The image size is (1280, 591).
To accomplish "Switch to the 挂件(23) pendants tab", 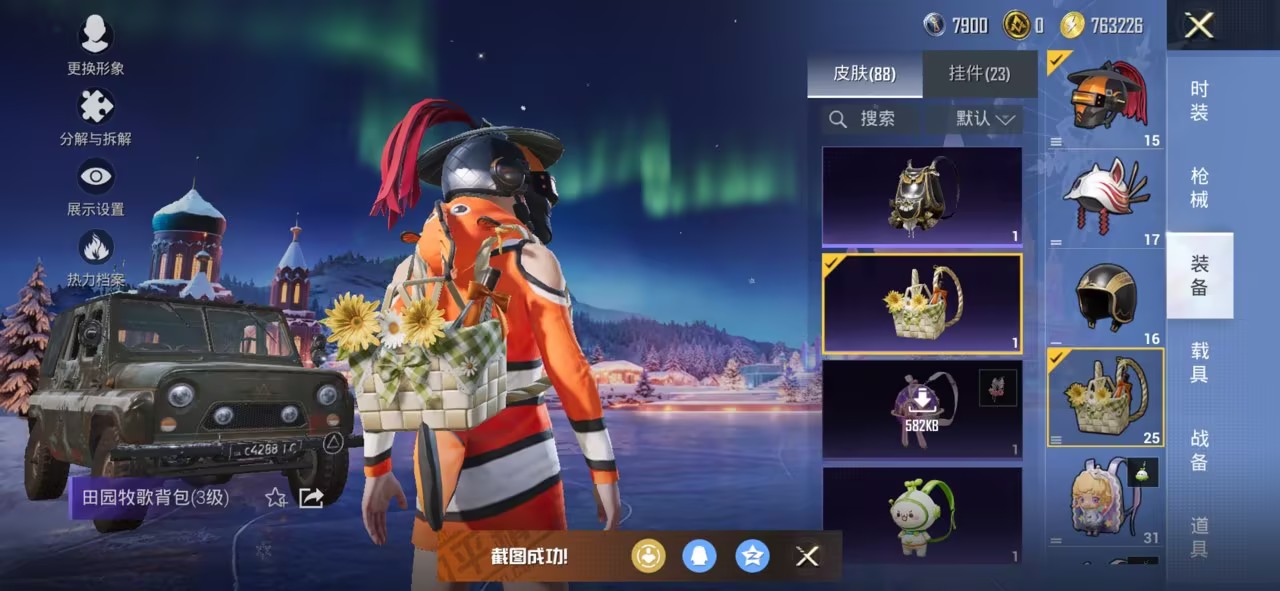I will 979,74.
